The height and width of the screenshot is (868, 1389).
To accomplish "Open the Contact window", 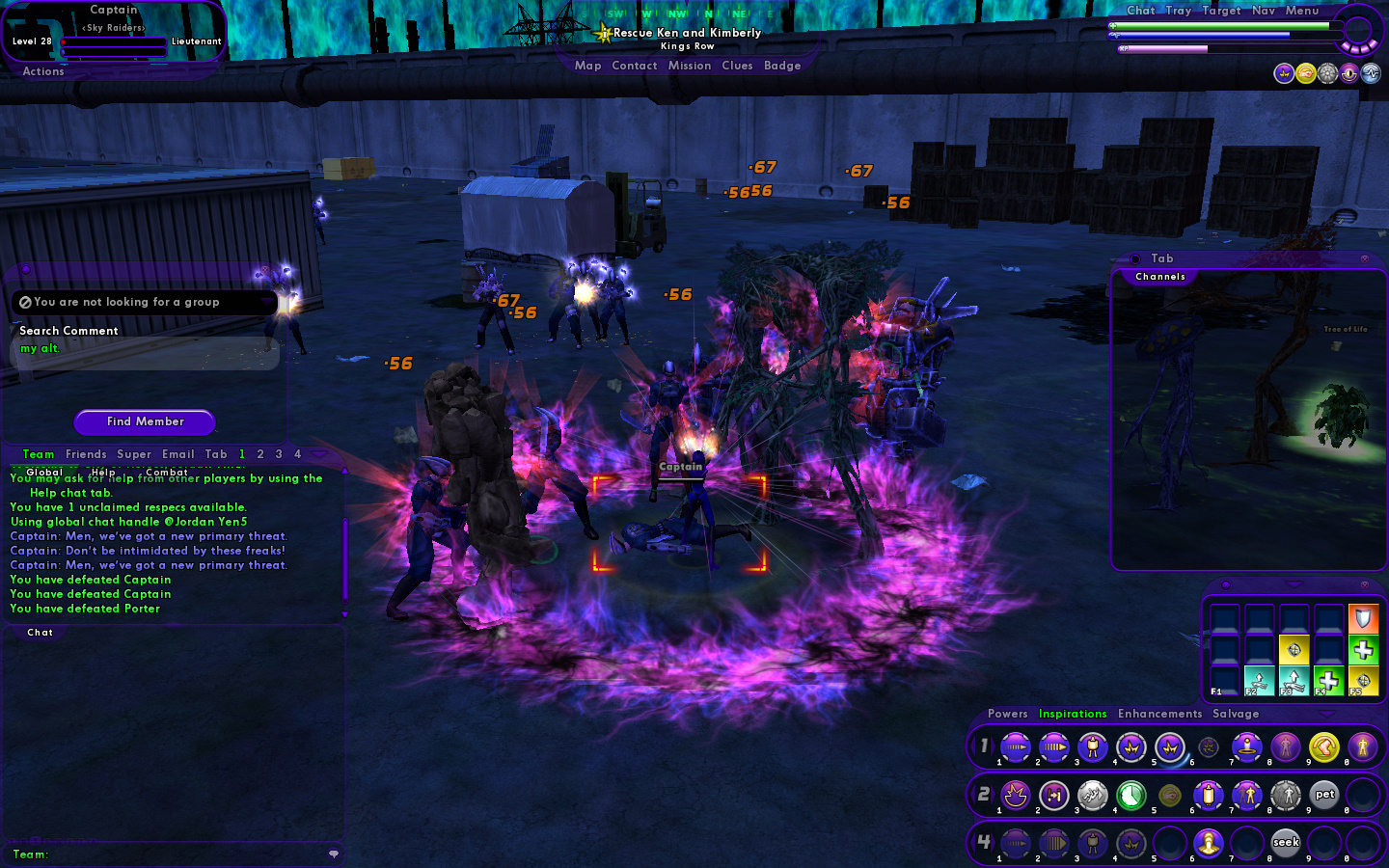I will [x=634, y=66].
